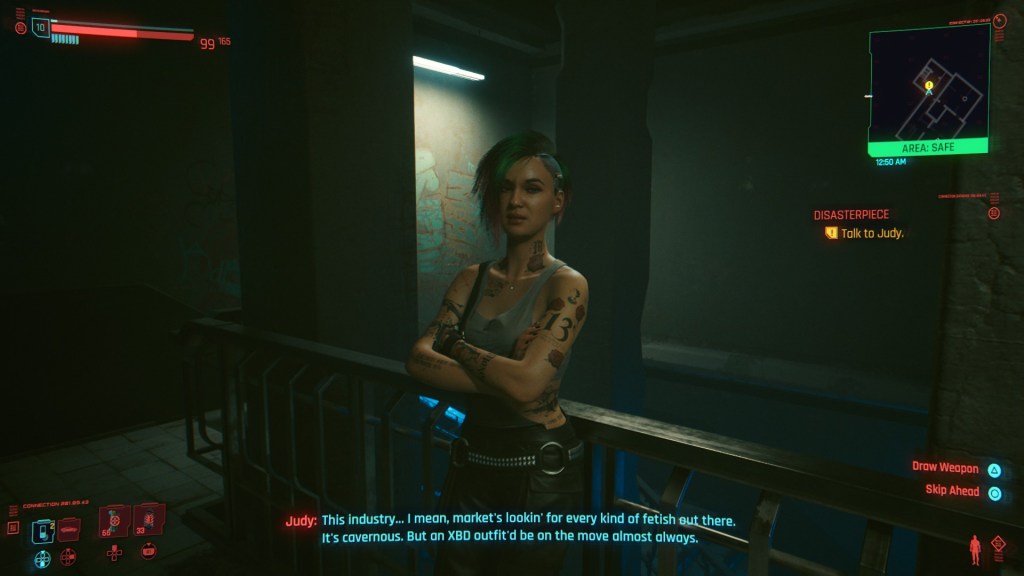Screen dimensions: 1024x576
Task: Click the level 10 badge
Action: tap(41, 27)
